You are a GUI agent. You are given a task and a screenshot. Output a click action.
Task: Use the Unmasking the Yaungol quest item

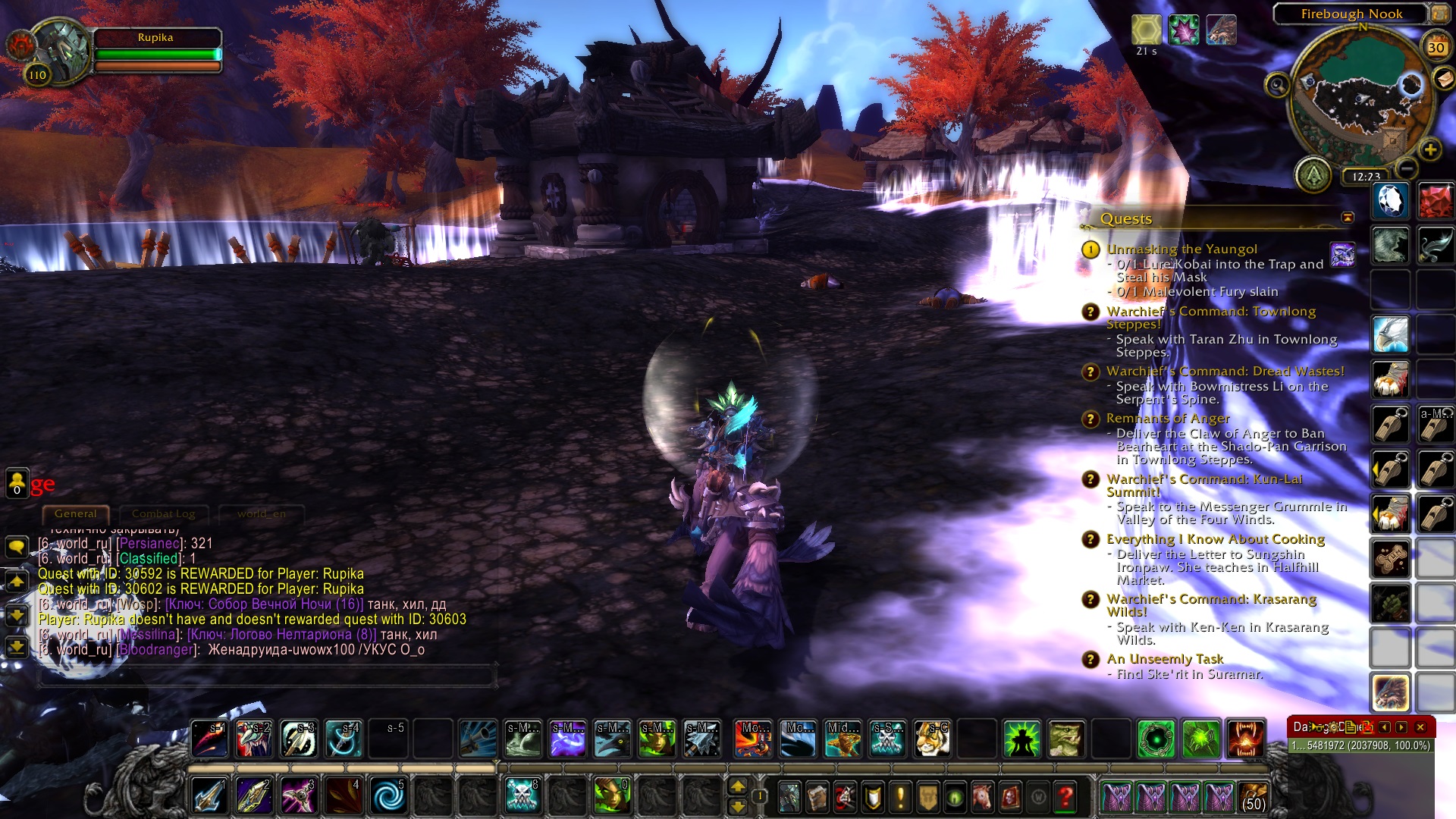1342,255
